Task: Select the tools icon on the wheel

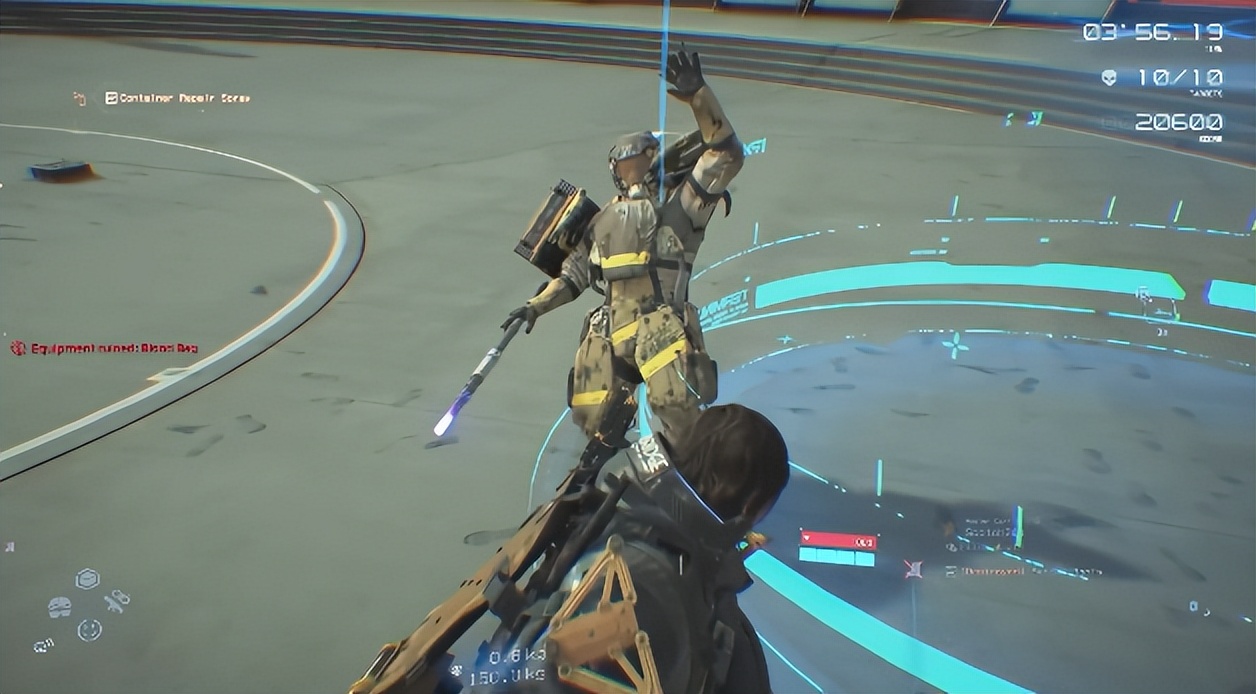Action: (117, 602)
